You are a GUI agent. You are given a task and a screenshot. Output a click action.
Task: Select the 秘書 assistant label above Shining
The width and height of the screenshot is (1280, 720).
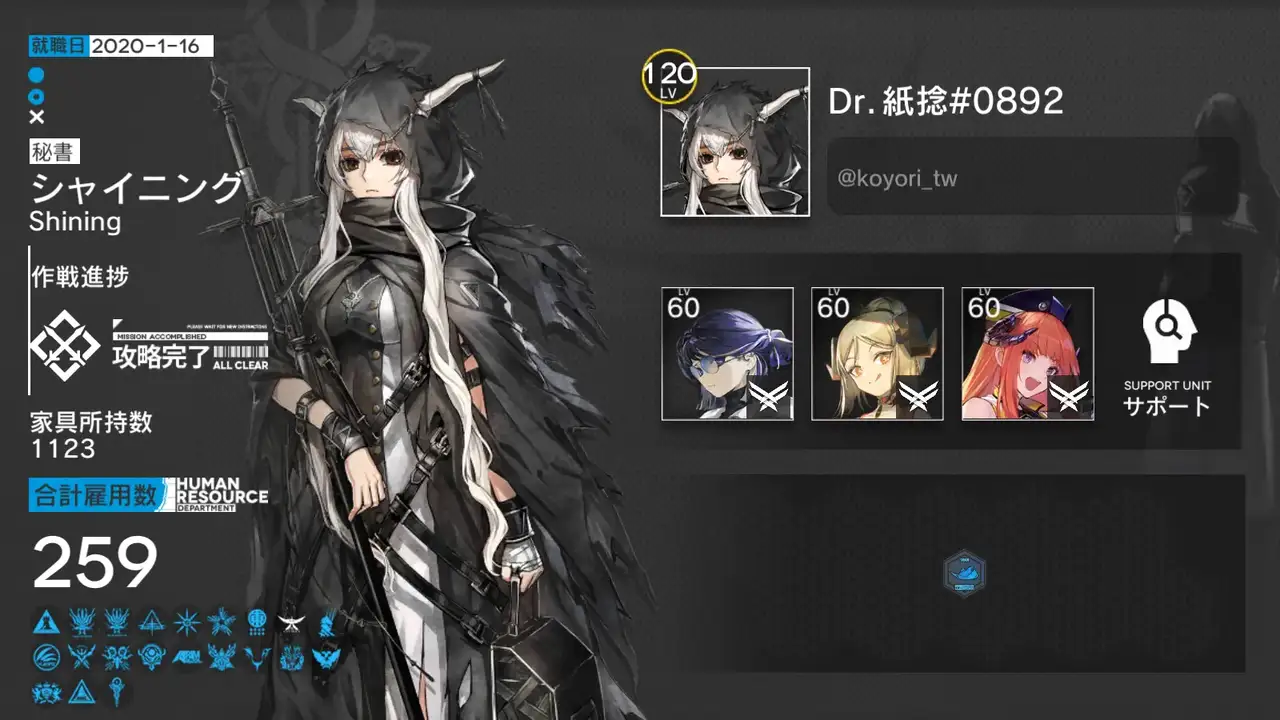[55, 152]
